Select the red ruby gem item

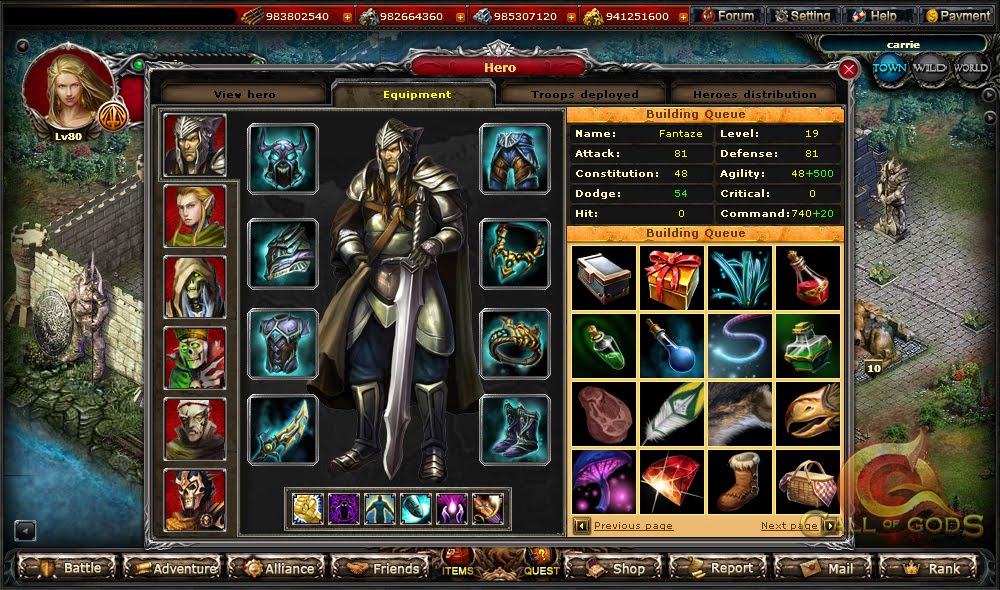(x=672, y=481)
